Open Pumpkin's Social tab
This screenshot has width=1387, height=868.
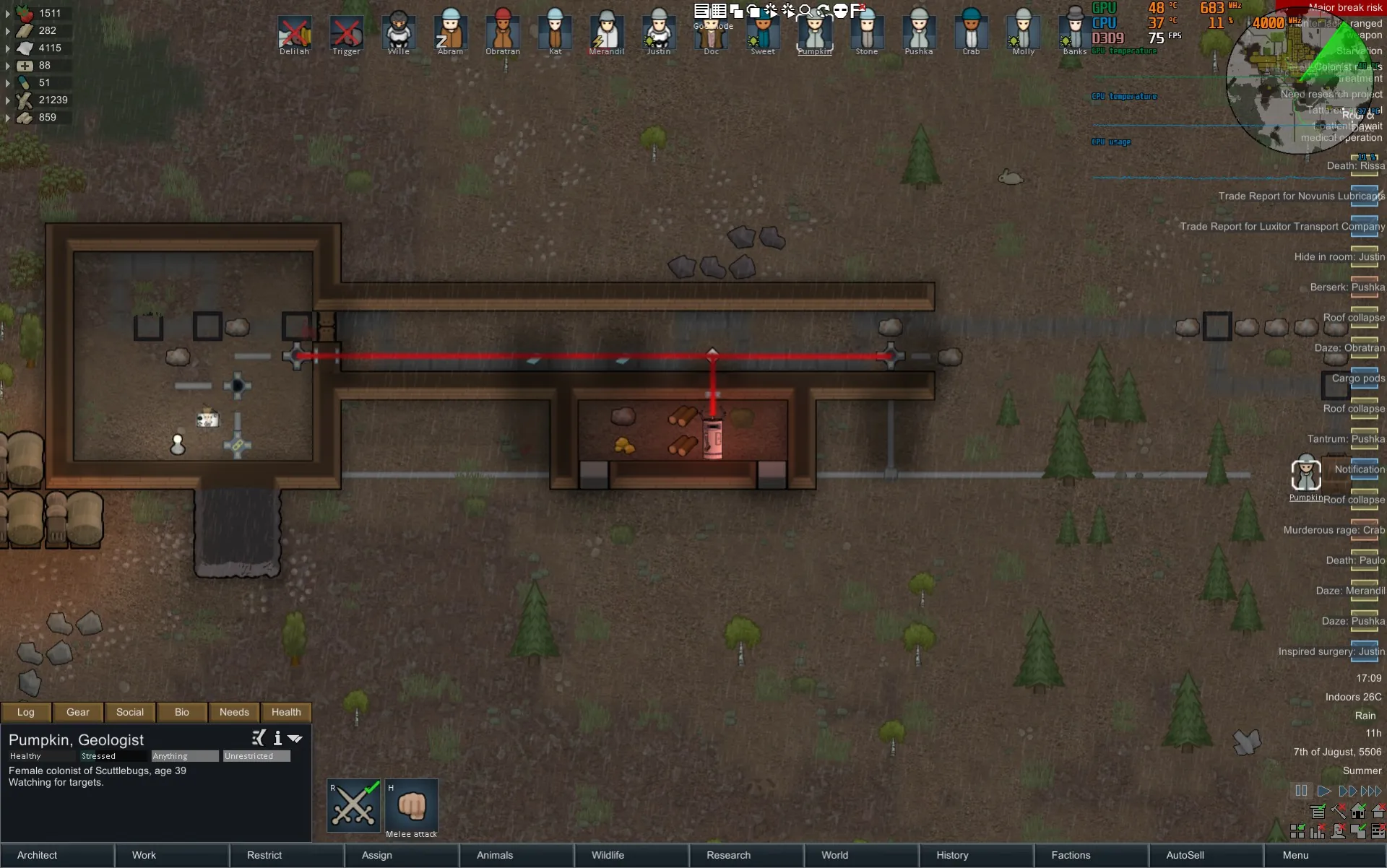[x=130, y=712]
